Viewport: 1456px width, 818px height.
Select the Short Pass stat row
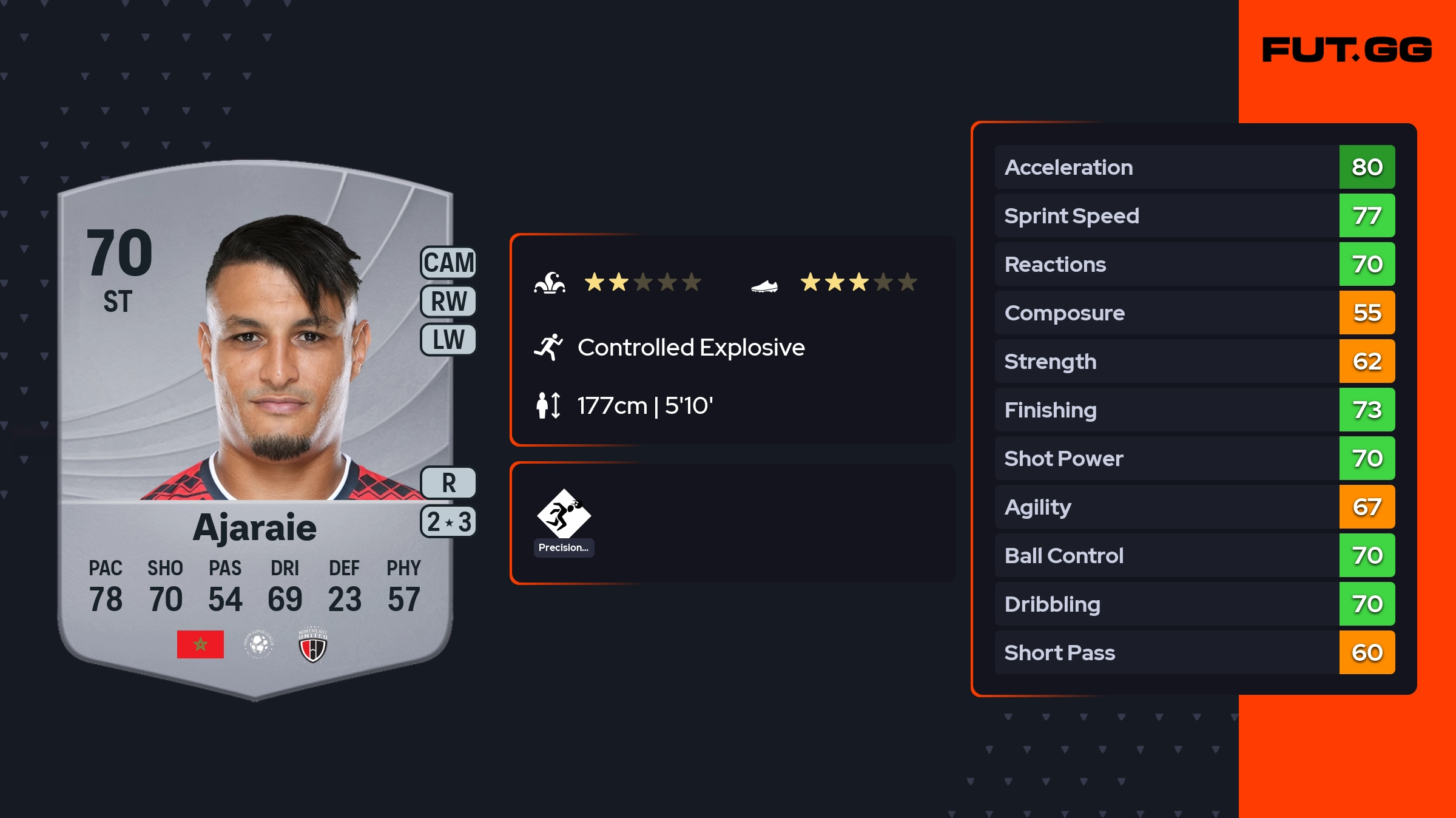click(1195, 652)
